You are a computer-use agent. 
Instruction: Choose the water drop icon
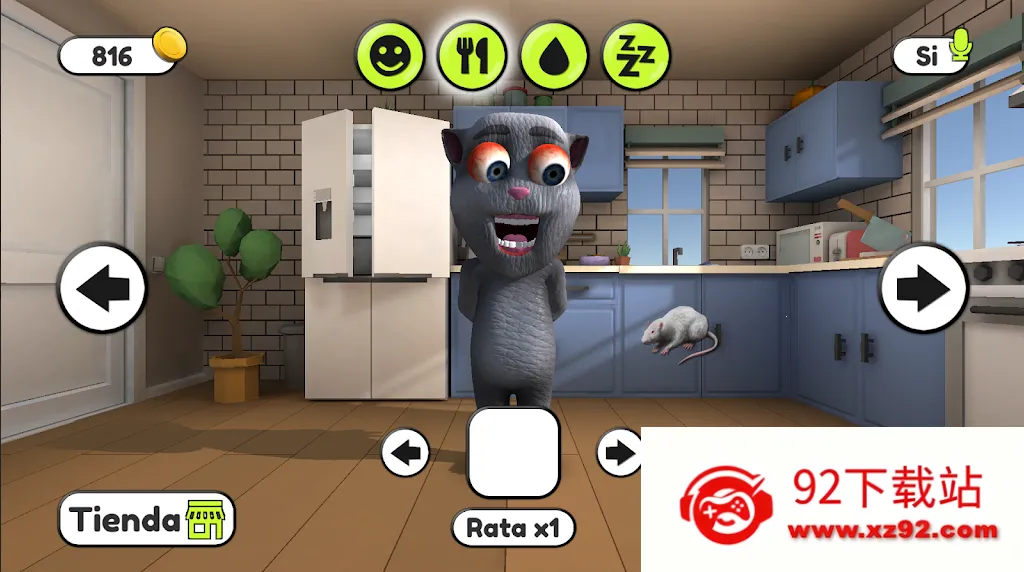pos(553,55)
